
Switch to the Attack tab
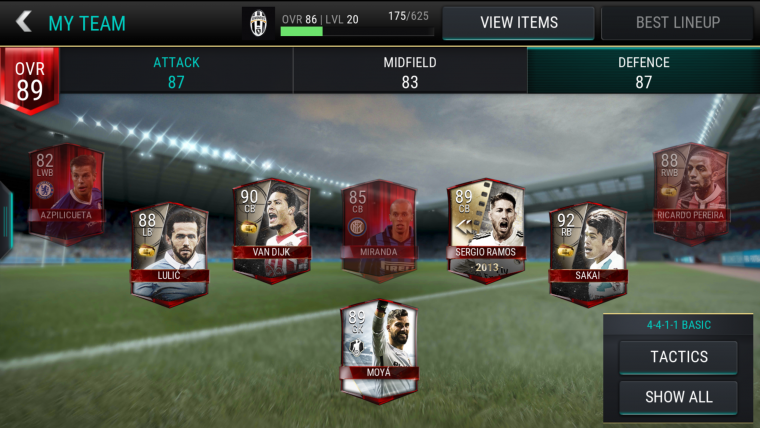tap(176, 72)
